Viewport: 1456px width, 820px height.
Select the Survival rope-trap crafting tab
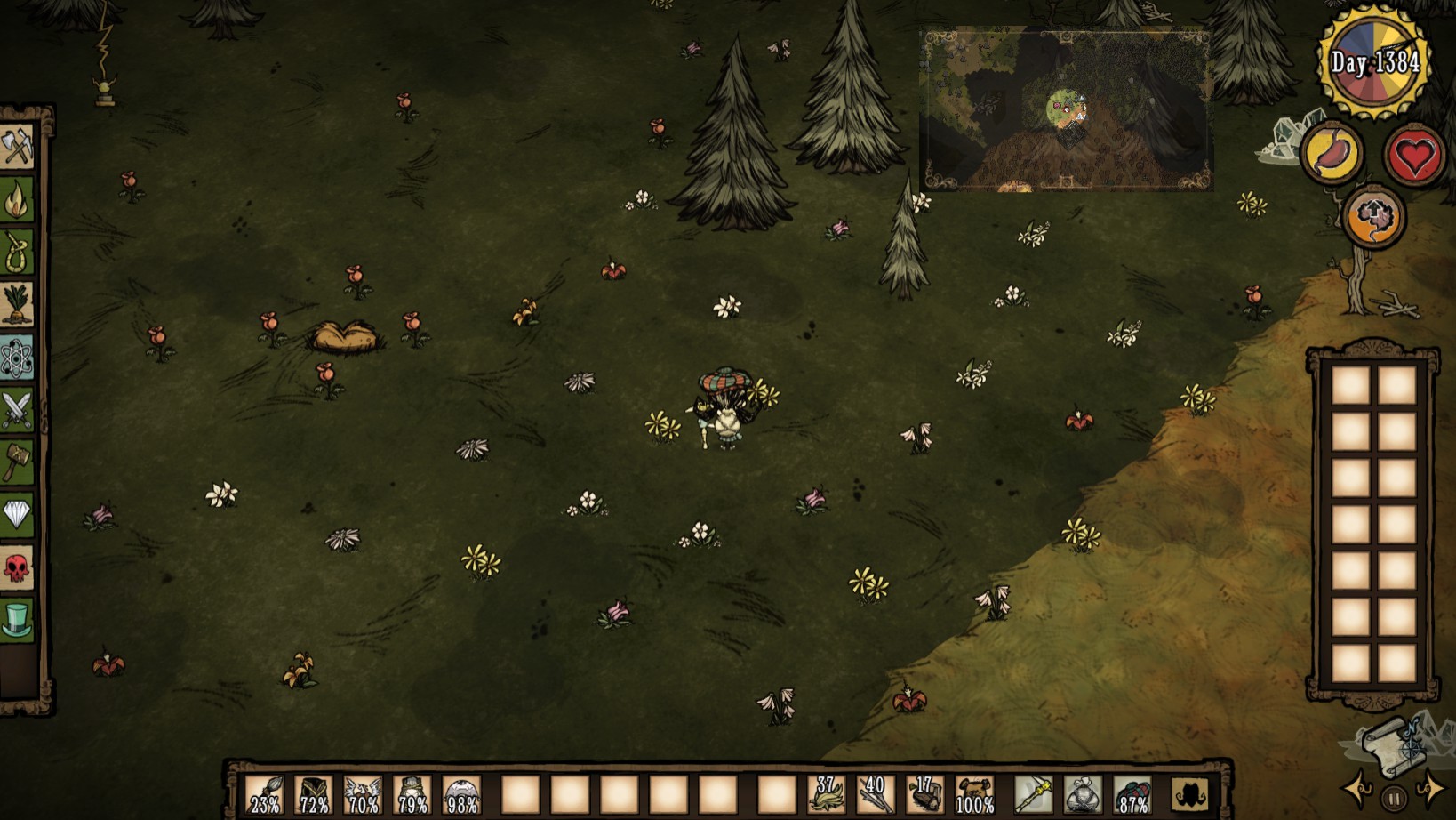point(18,252)
